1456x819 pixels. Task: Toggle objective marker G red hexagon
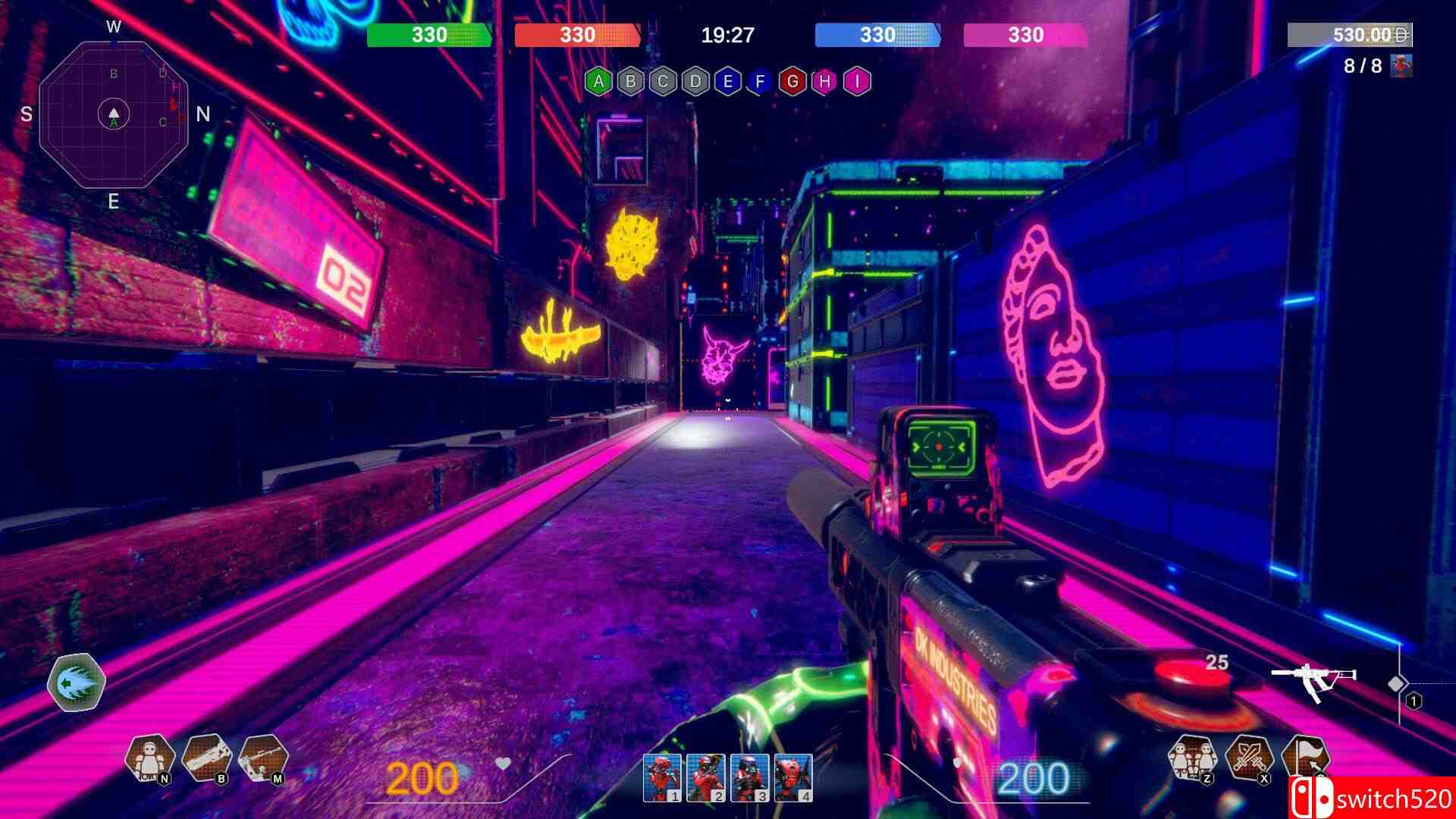(792, 80)
